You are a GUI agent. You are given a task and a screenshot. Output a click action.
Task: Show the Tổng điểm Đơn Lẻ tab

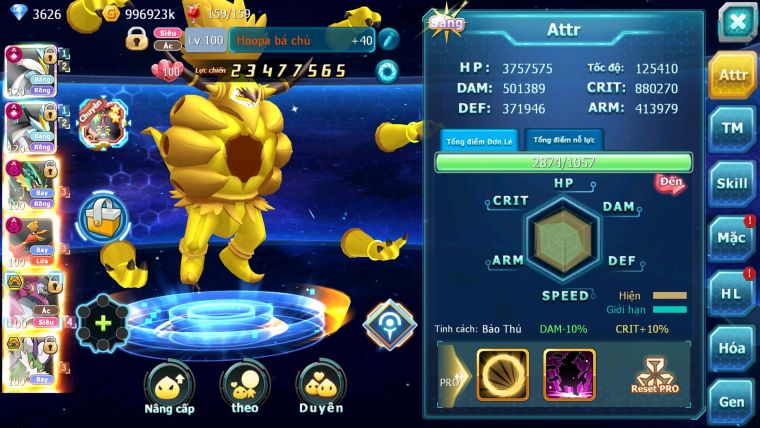tap(479, 140)
